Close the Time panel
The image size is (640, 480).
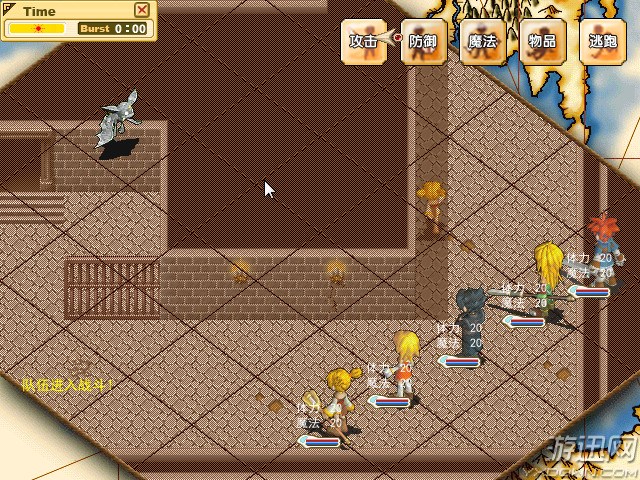click(142, 10)
